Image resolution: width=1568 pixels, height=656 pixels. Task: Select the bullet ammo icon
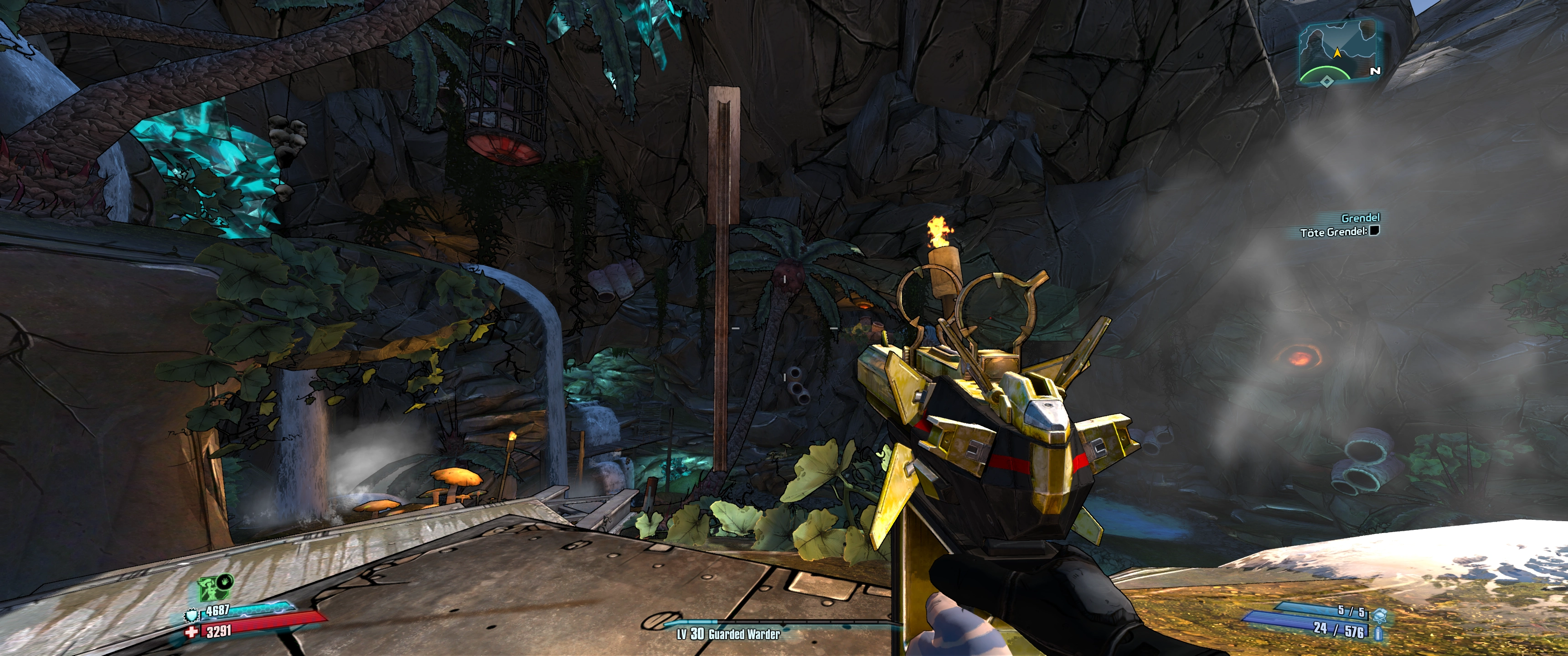1378,633
